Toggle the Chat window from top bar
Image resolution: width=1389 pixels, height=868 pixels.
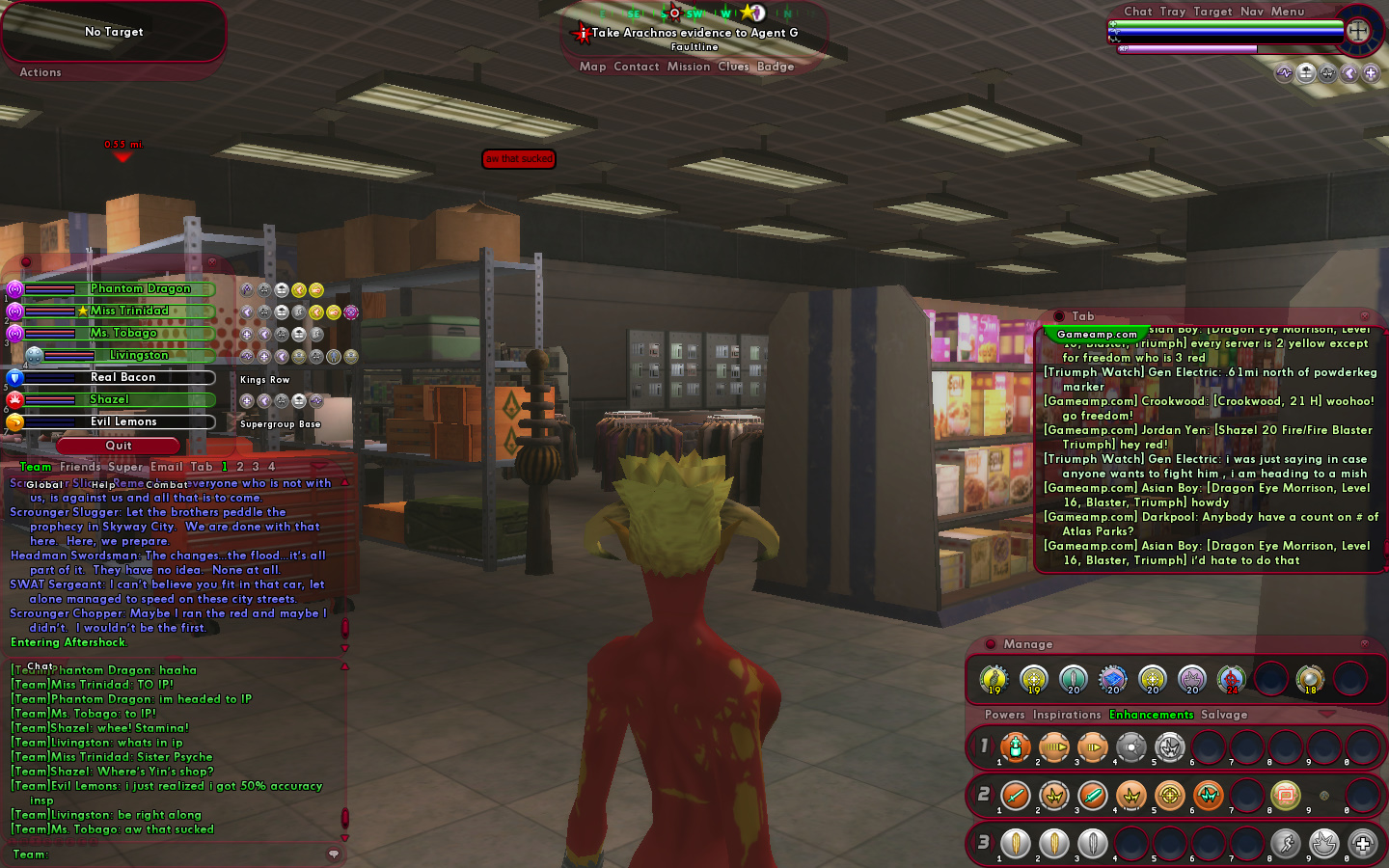(x=1137, y=12)
